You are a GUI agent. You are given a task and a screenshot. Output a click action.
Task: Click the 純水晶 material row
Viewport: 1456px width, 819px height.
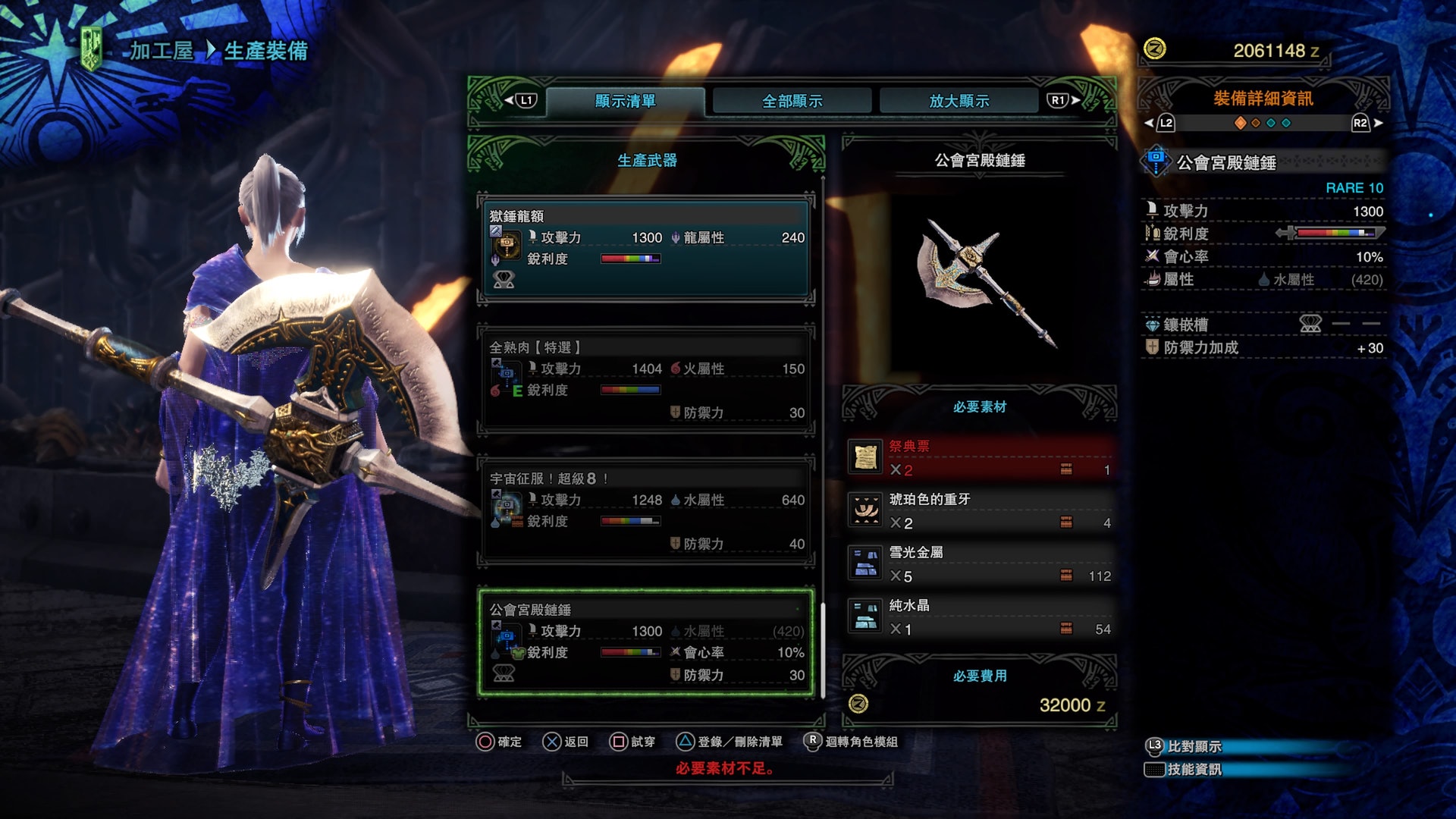pos(980,617)
